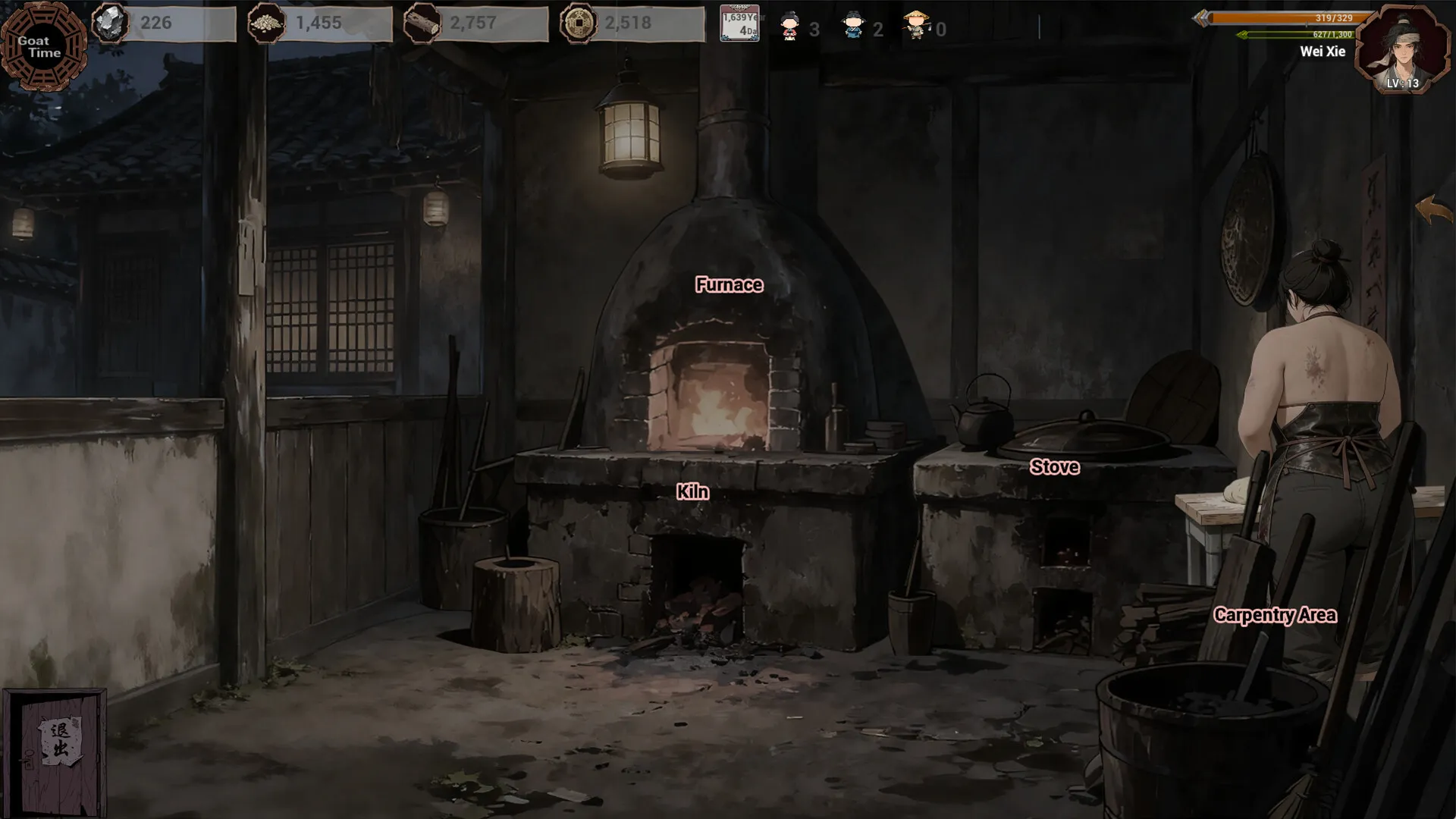Enter the Carpentry Area
This screenshot has width=1456, height=819.
coord(1275,615)
